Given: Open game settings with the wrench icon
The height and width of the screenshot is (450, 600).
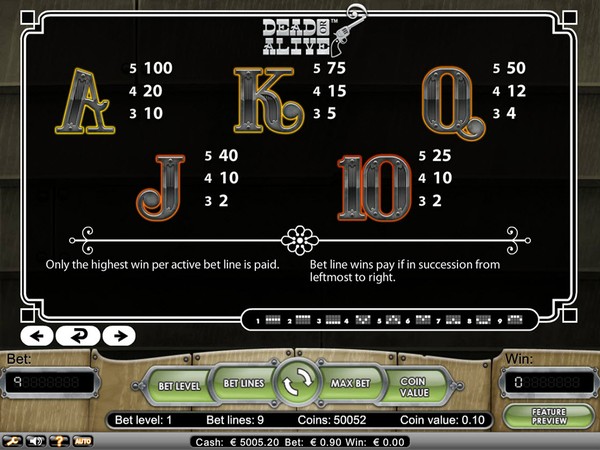Looking at the screenshot, I should (13, 440).
